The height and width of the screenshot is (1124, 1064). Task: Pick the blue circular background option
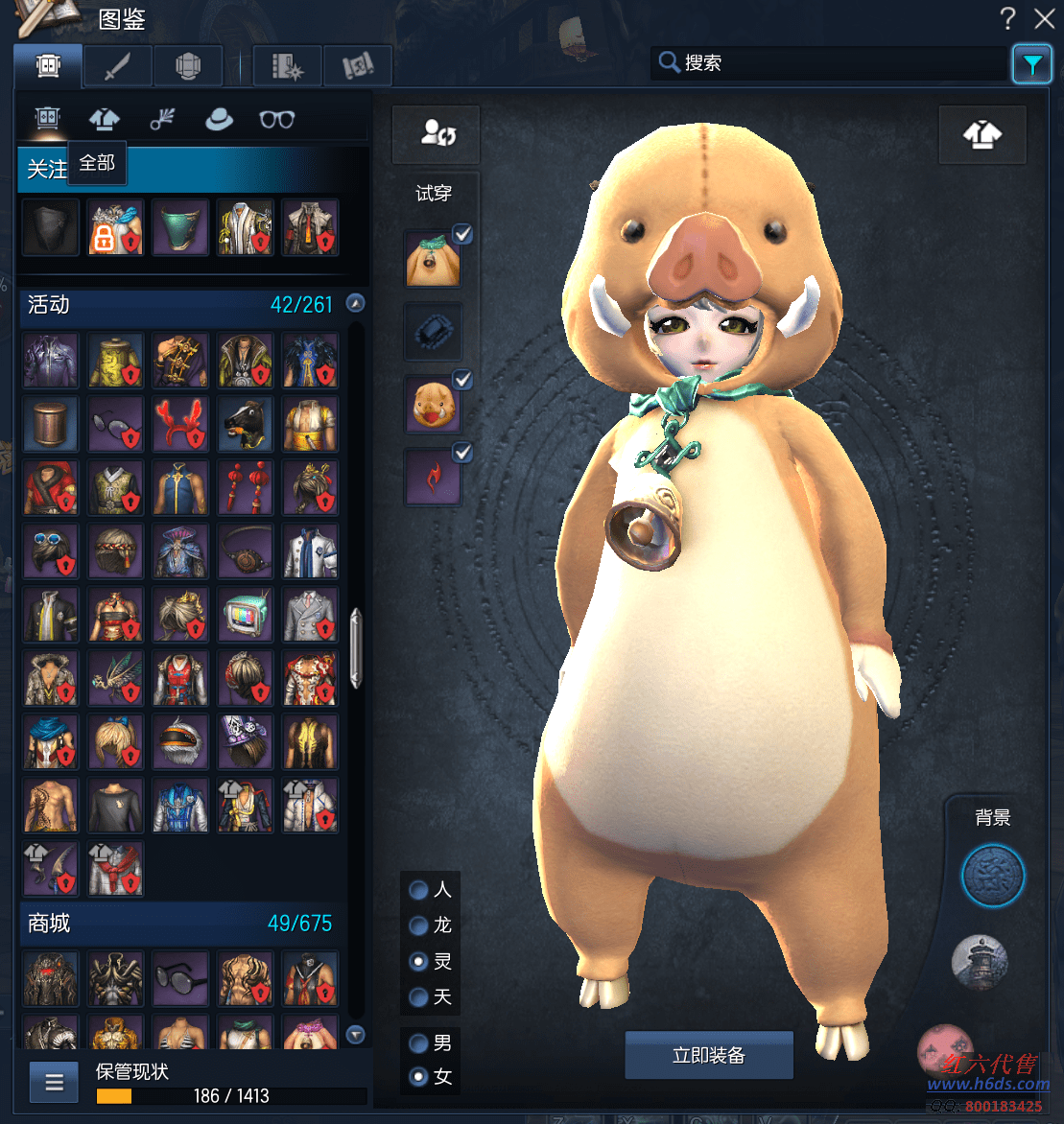(993, 876)
